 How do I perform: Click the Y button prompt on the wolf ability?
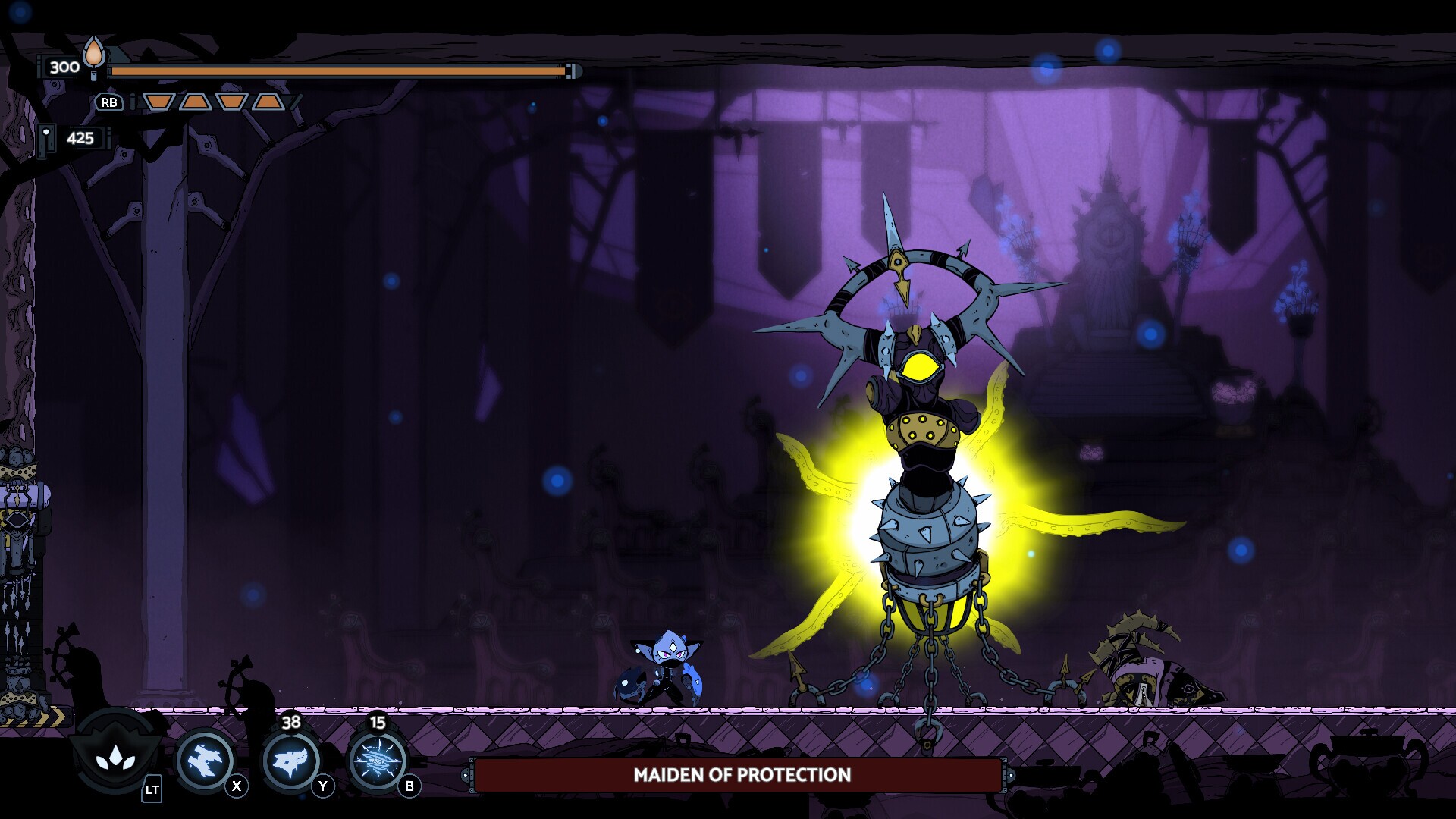coord(323,786)
